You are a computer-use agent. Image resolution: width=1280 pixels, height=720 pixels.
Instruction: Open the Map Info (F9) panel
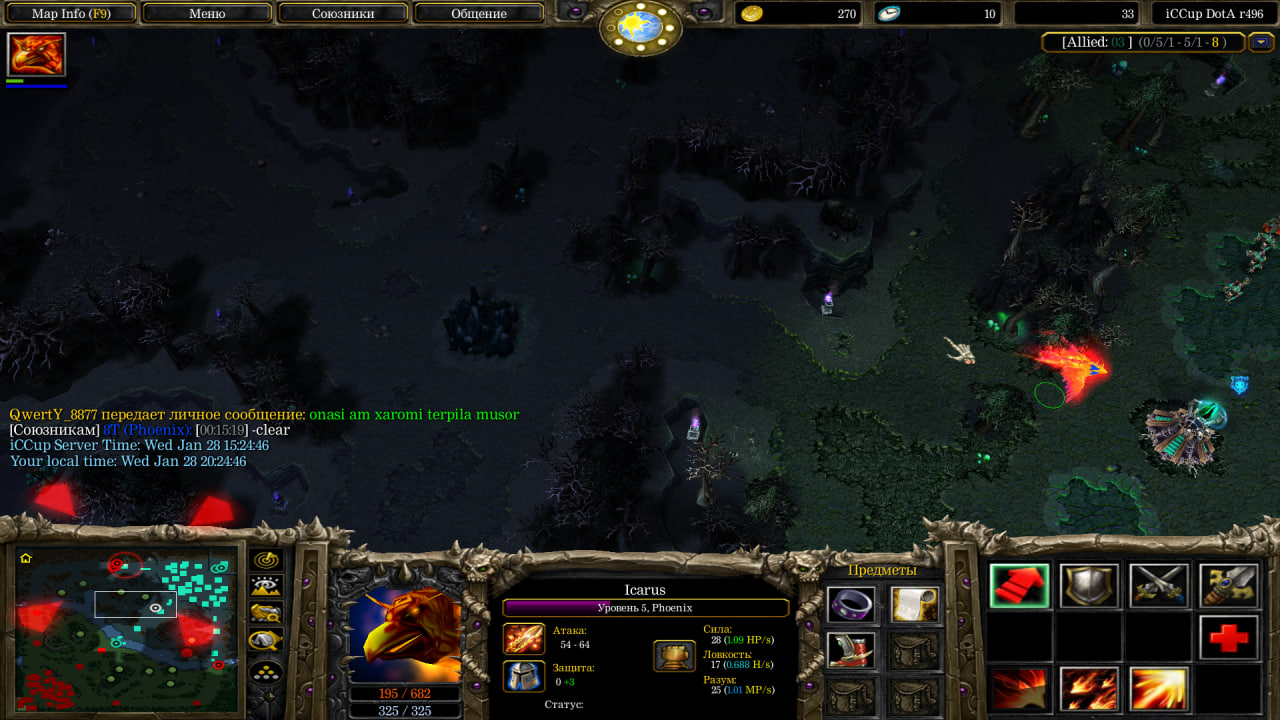coord(70,13)
